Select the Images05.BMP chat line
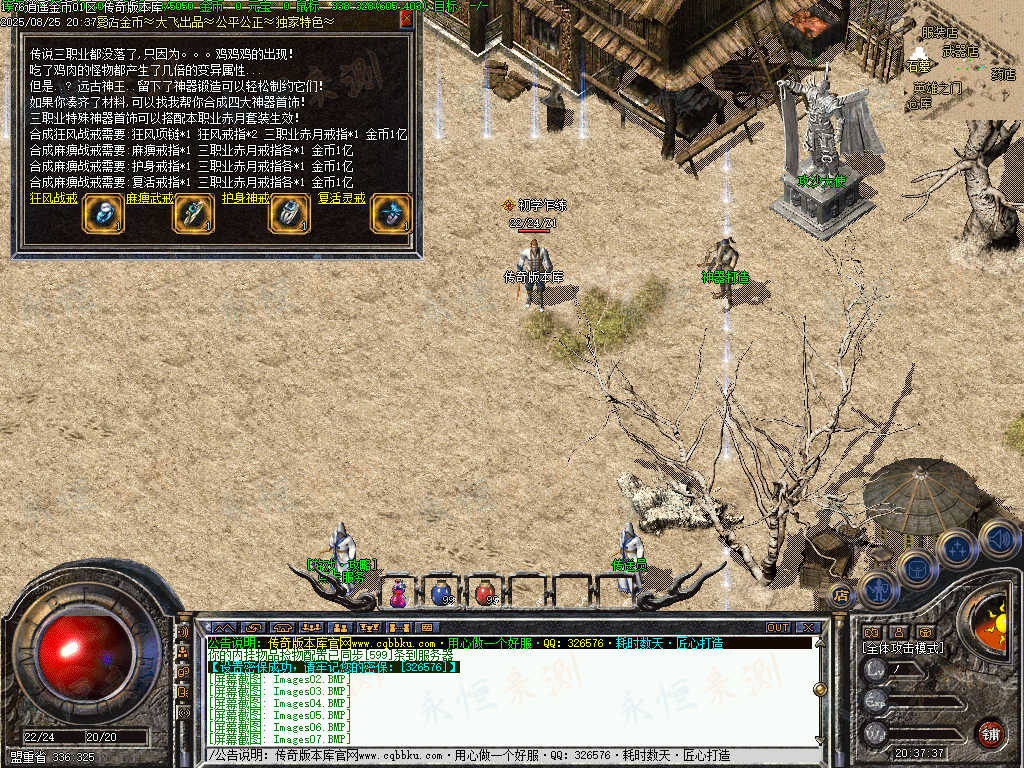Image resolution: width=1024 pixels, height=768 pixels. [280, 715]
